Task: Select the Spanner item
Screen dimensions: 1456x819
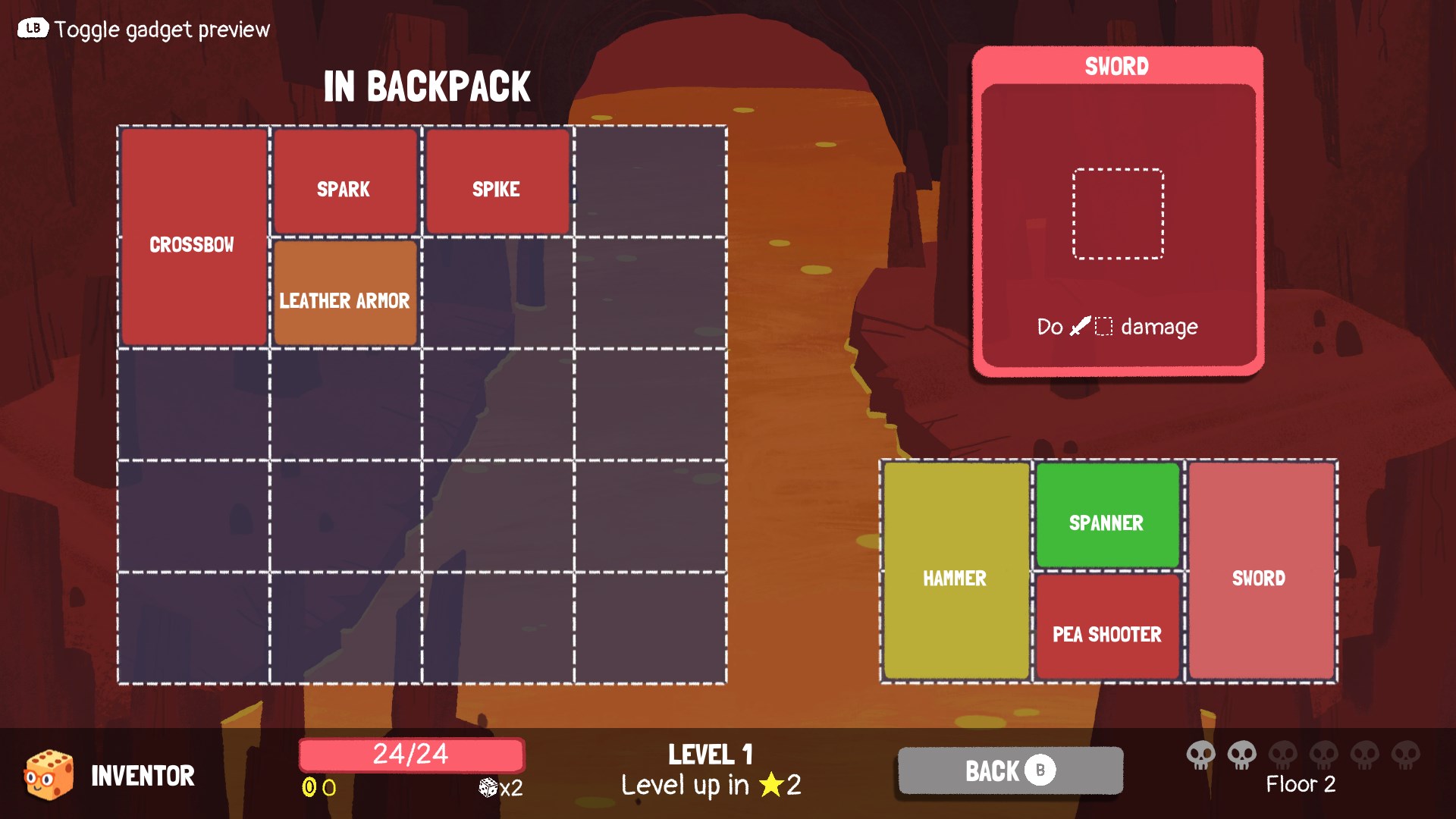Action: (x=1107, y=515)
